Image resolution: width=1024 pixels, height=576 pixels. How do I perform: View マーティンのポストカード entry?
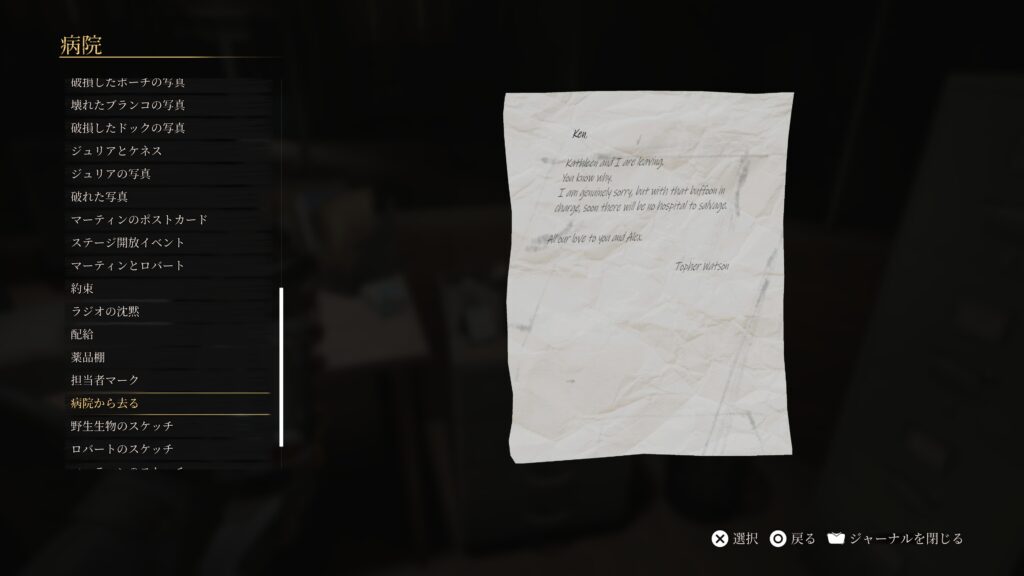(x=139, y=220)
